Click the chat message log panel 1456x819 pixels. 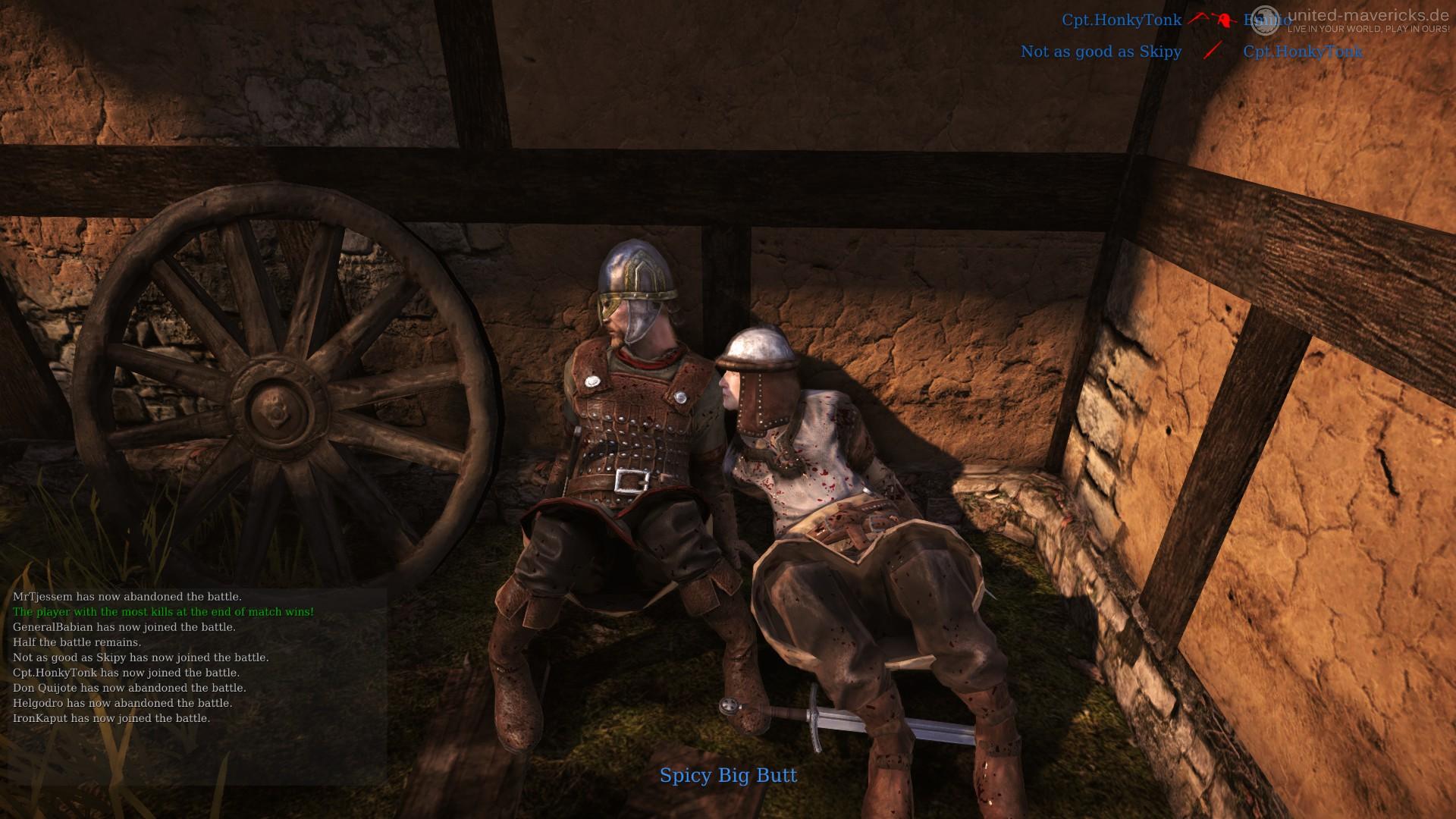pos(199,657)
